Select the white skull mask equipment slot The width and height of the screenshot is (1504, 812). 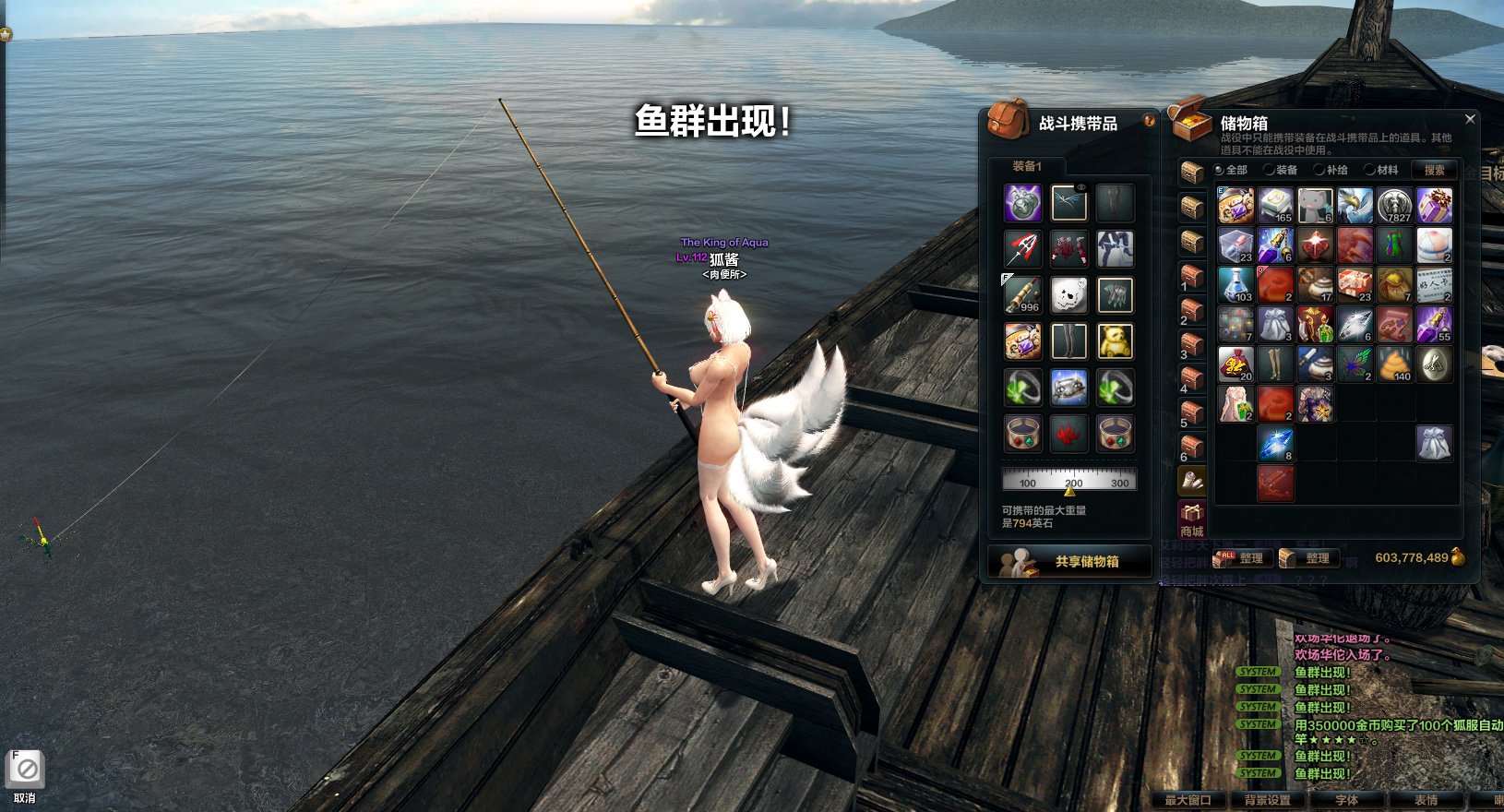click(x=1068, y=295)
